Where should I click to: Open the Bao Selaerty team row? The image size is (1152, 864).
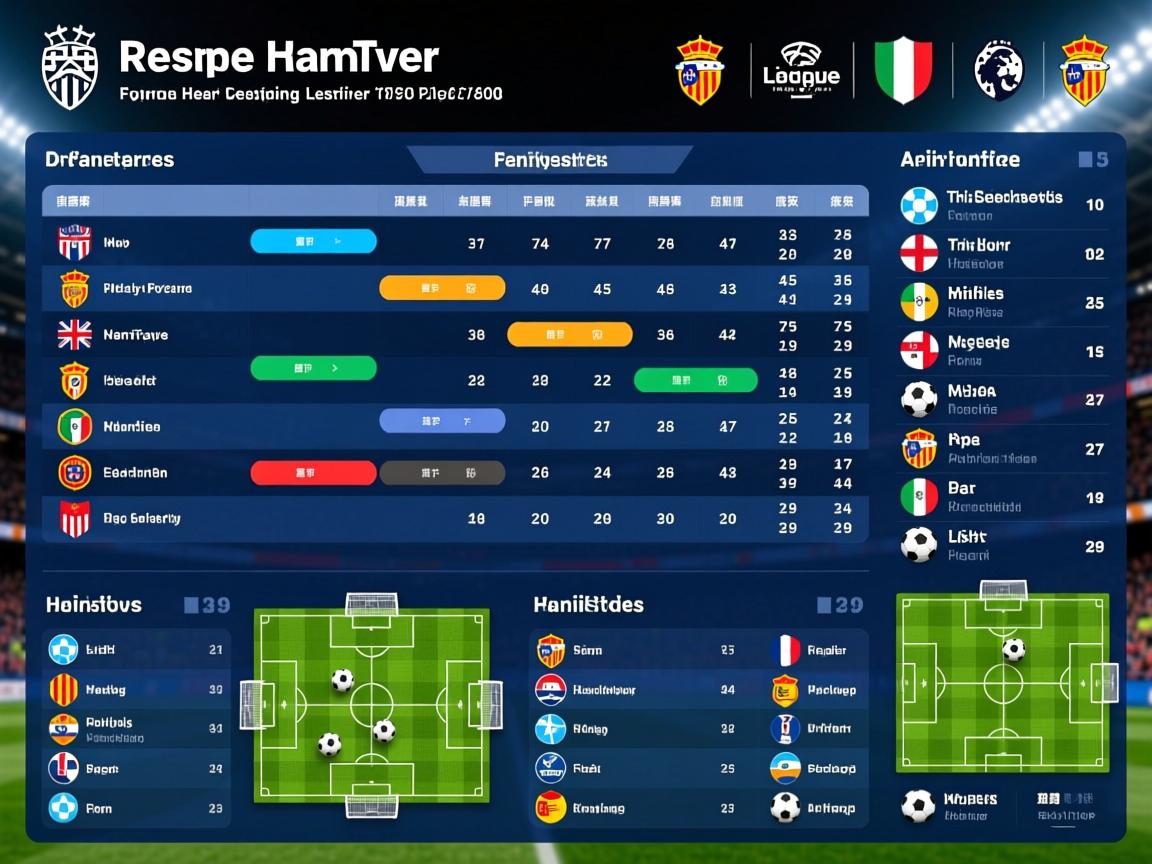(141, 519)
